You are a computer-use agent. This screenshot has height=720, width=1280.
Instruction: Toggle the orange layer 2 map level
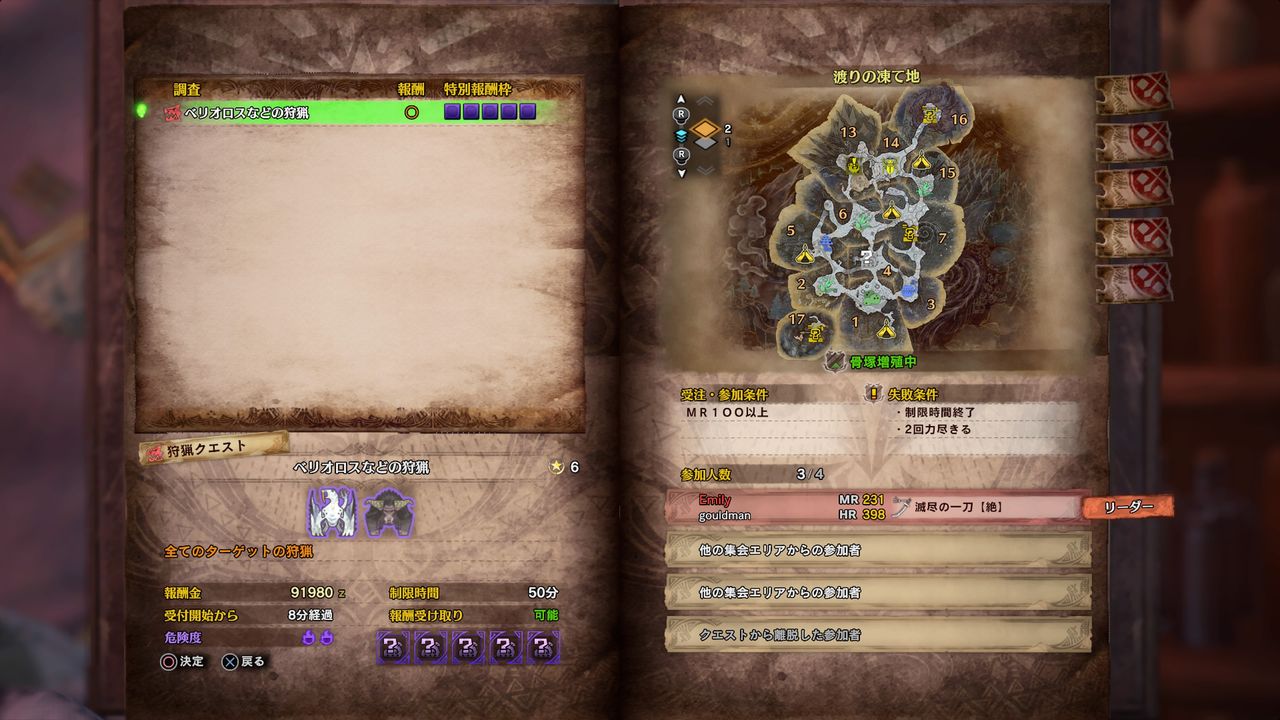click(705, 128)
